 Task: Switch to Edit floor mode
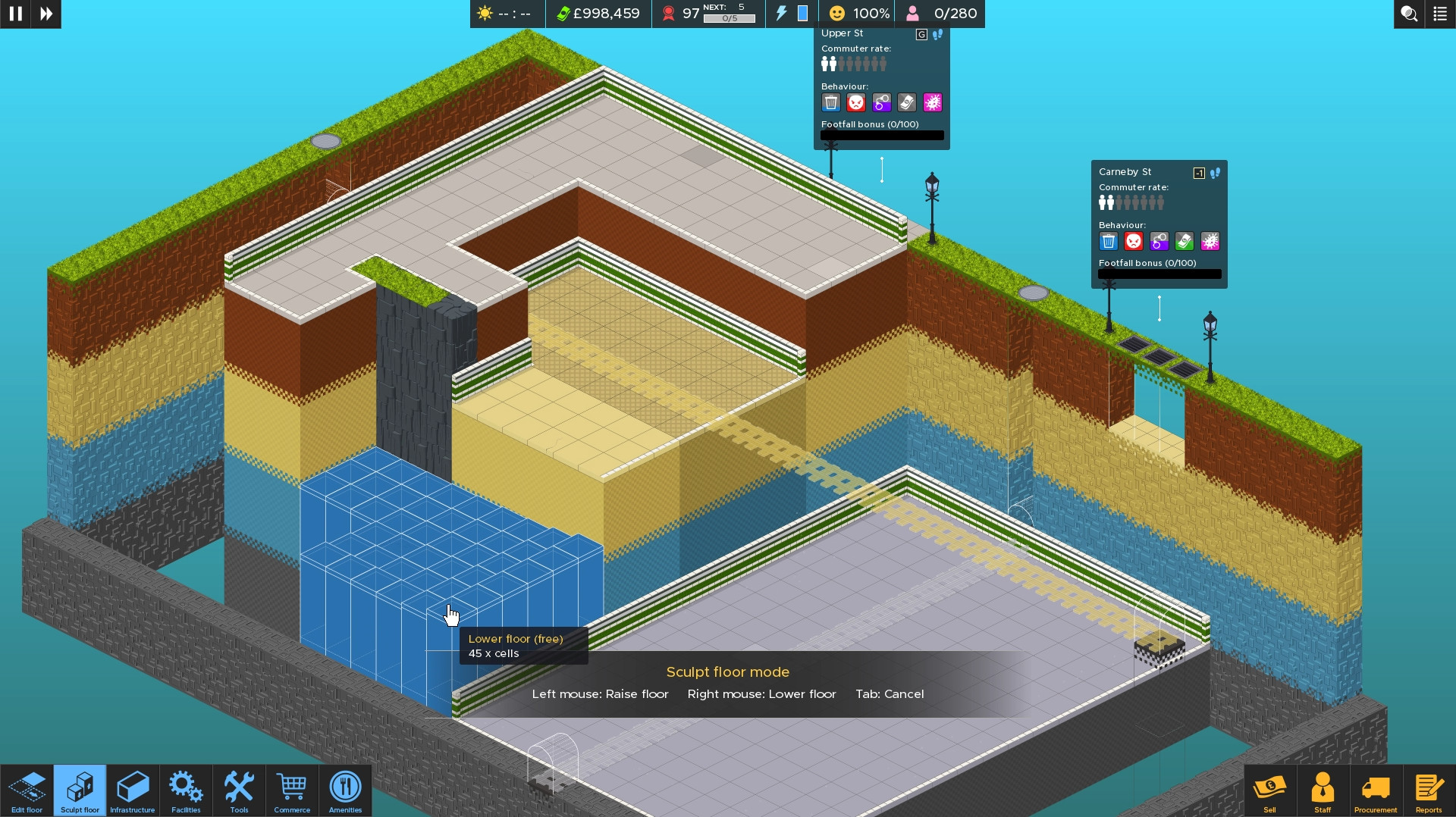coord(27,790)
